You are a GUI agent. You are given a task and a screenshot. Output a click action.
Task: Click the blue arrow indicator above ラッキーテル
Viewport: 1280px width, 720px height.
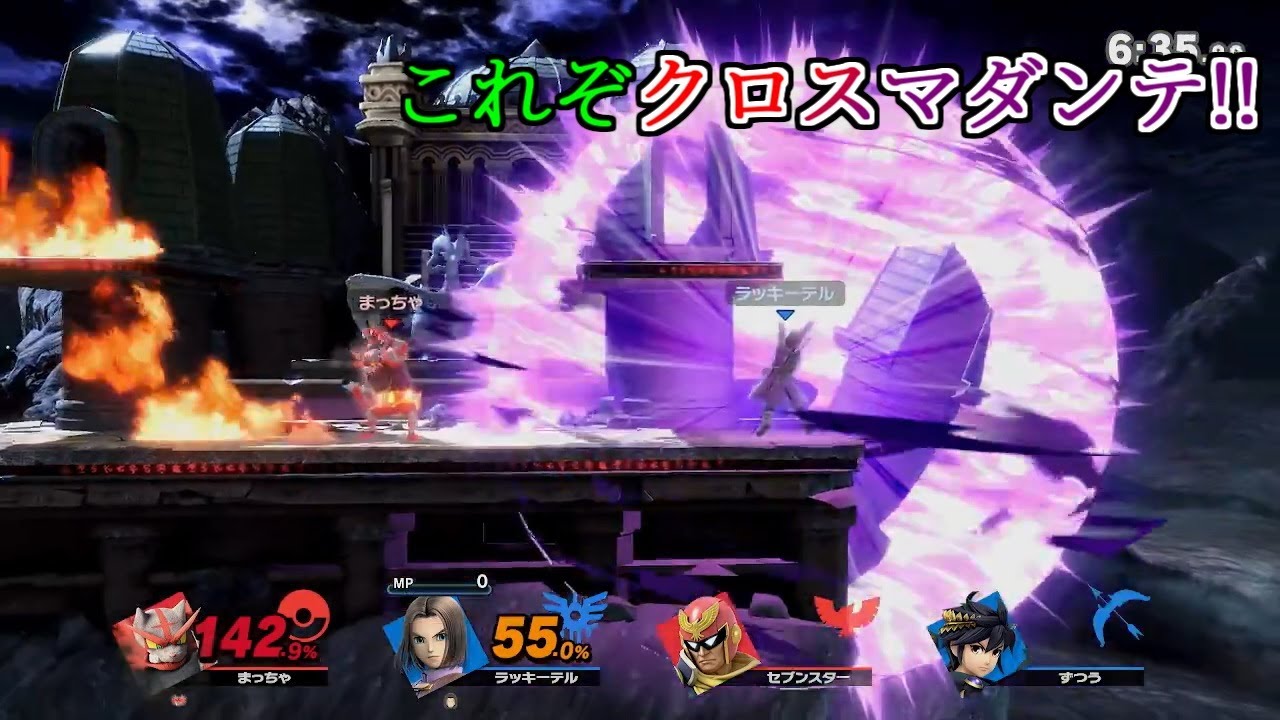coord(786,313)
